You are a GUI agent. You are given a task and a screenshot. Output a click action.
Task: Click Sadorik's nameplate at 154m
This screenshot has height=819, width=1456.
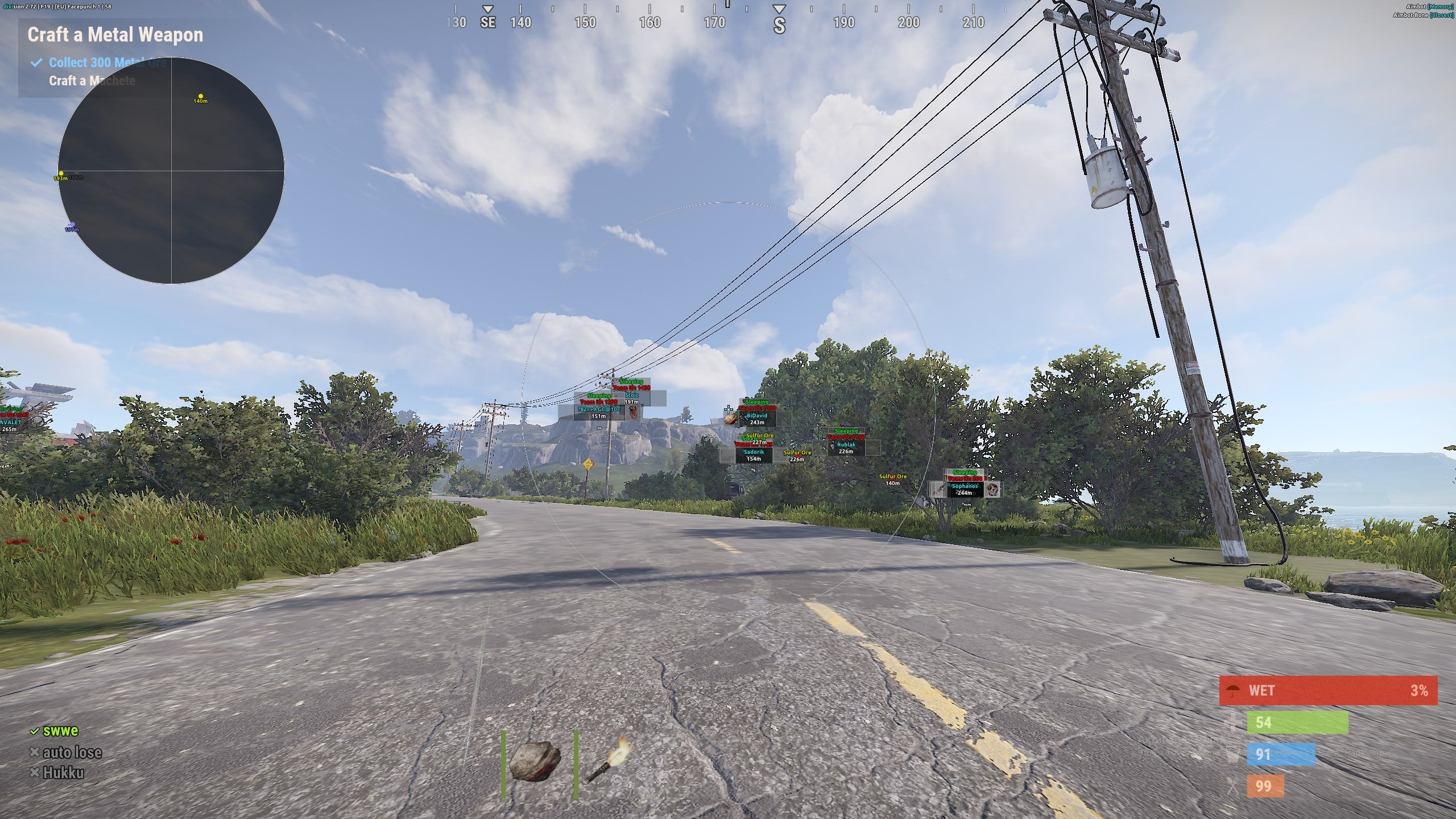754,453
